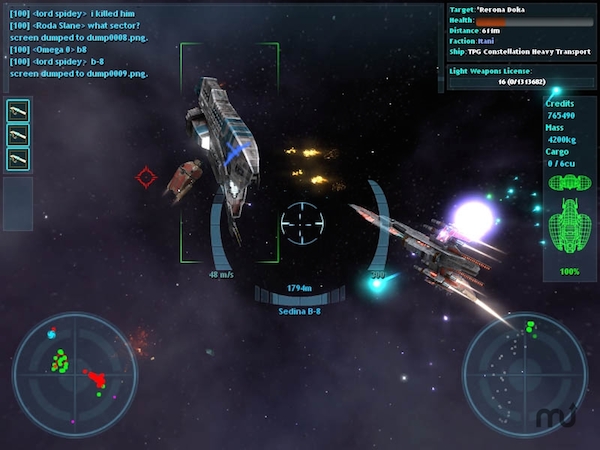Select the rear radar display
The width and height of the screenshot is (600, 450).
pos(523,374)
